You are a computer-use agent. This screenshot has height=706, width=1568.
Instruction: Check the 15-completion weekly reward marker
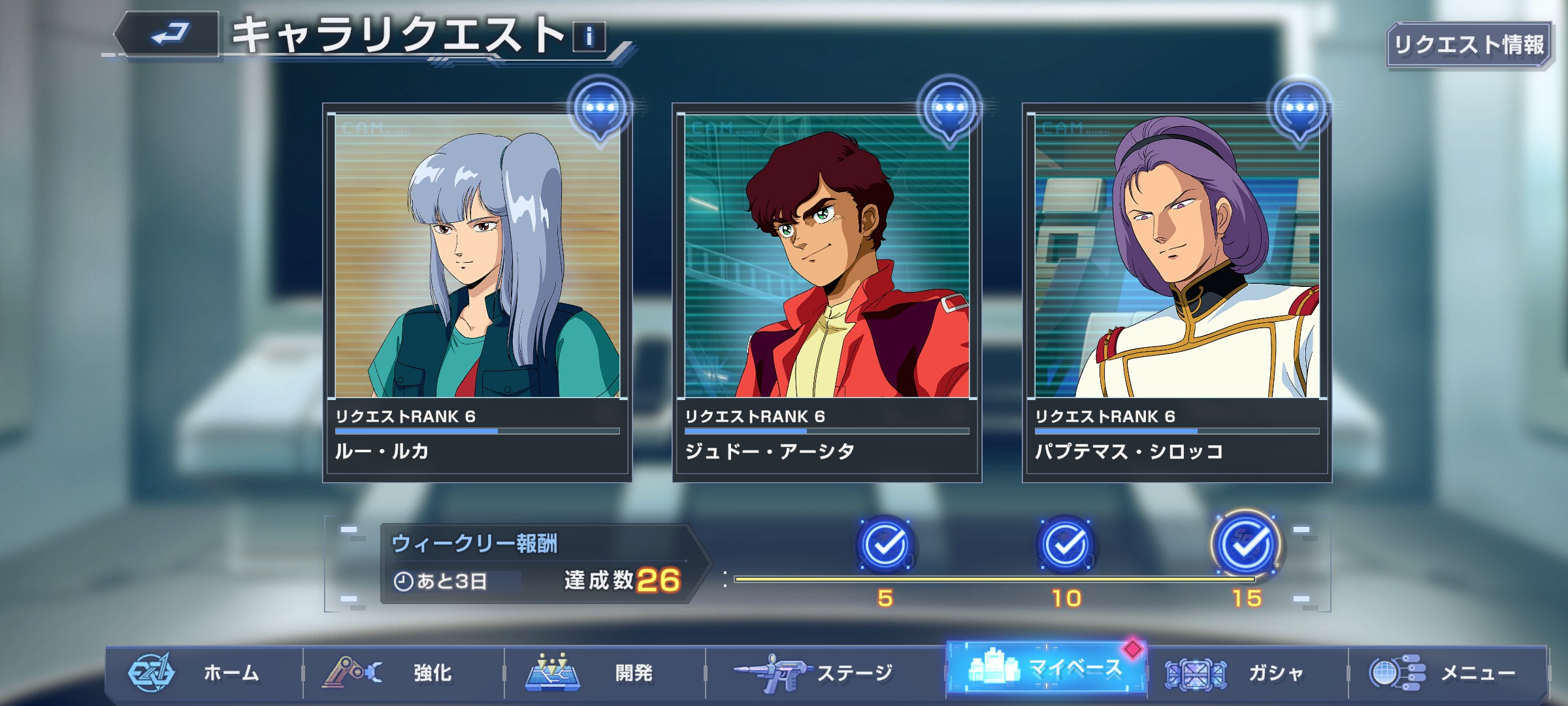(1246, 545)
